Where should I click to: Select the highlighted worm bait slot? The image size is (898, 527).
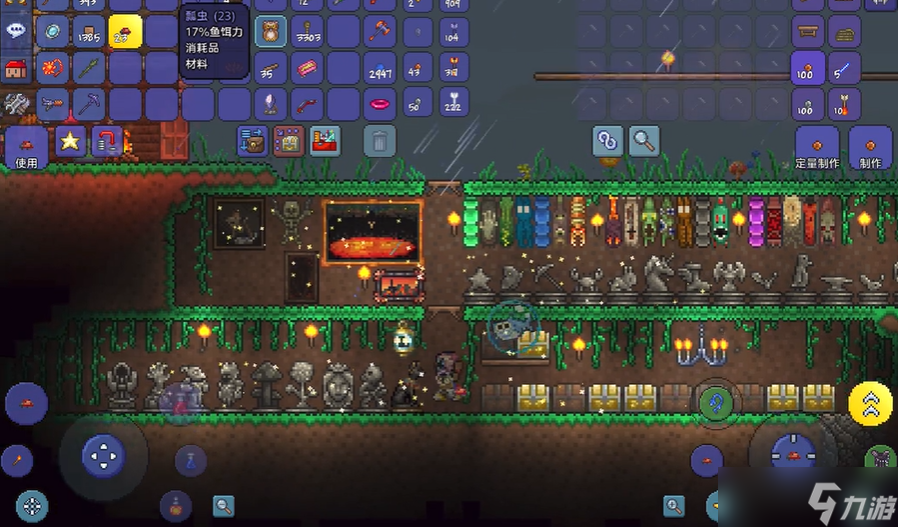pyautogui.click(x=126, y=33)
